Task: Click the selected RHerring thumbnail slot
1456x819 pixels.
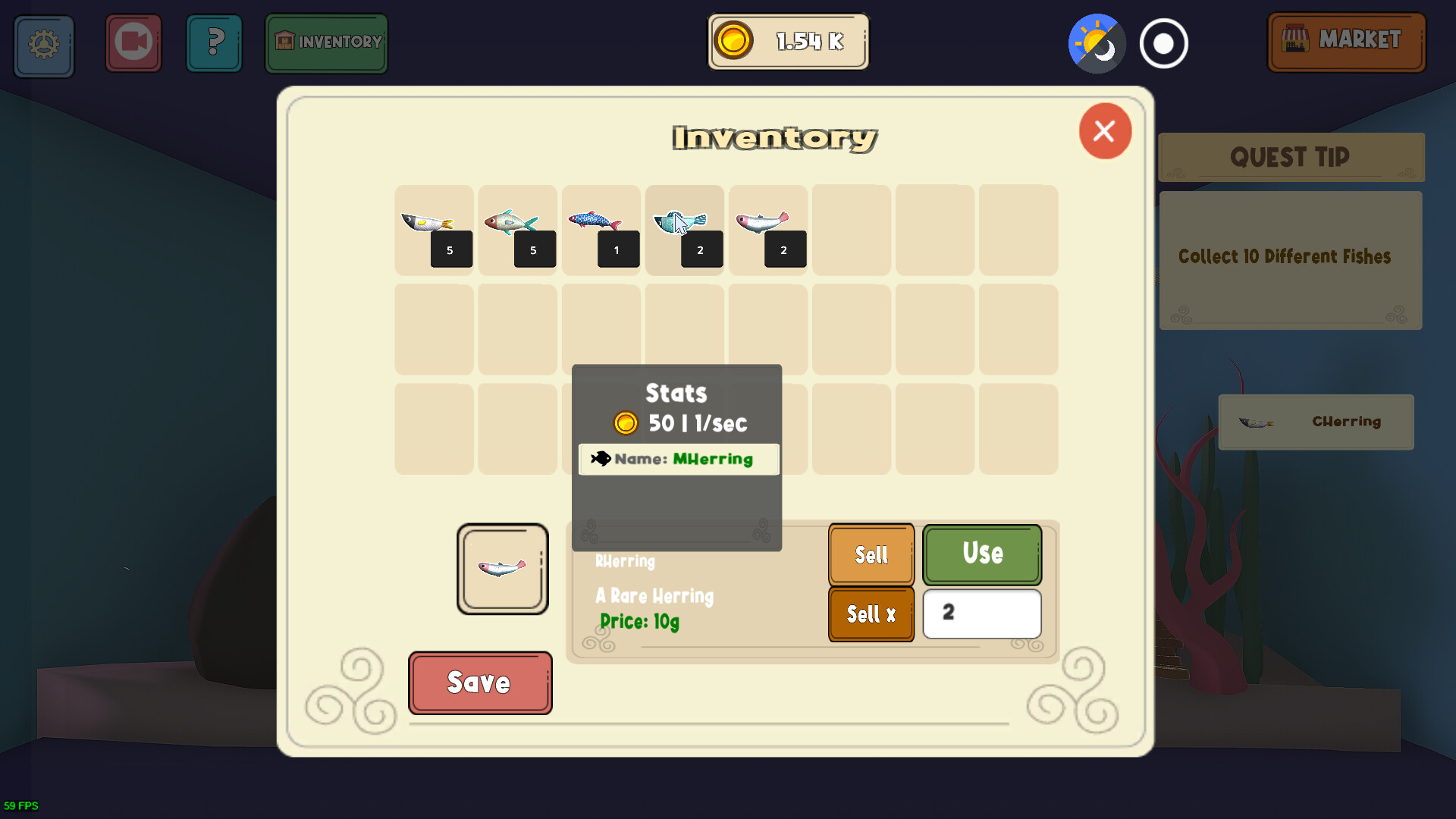Action: tap(502, 569)
